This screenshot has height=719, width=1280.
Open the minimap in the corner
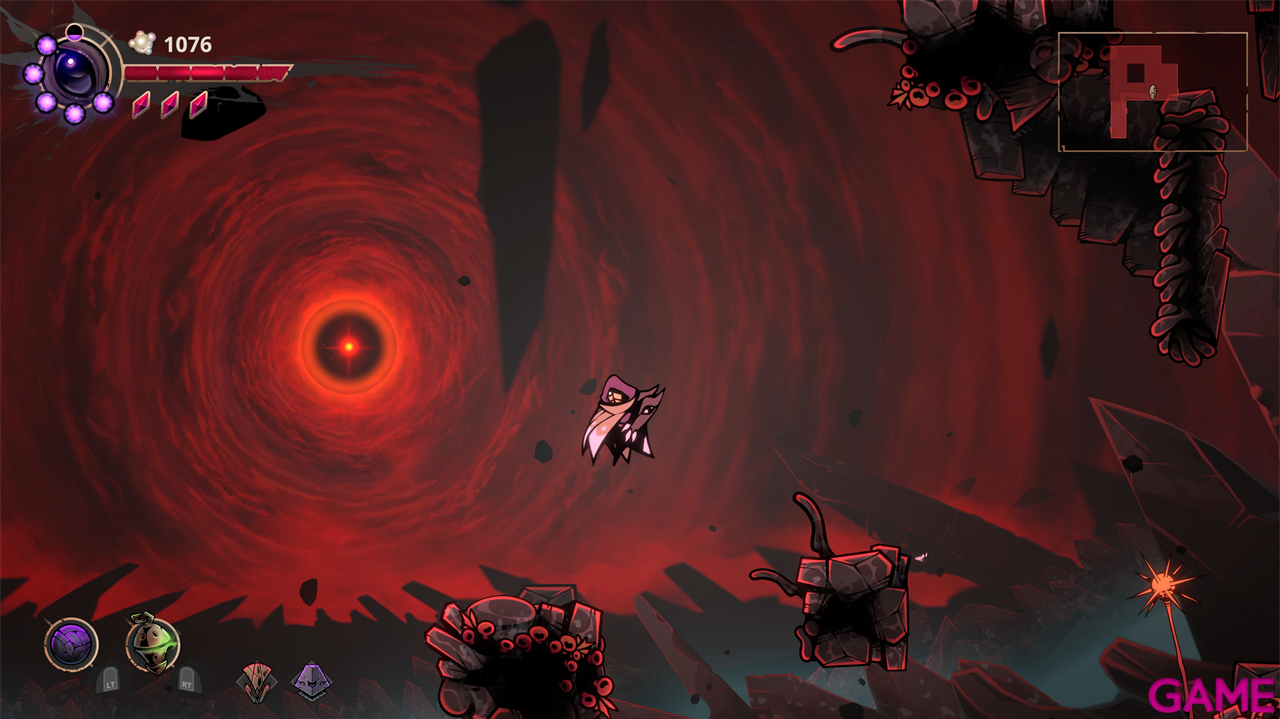(1152, 92)
